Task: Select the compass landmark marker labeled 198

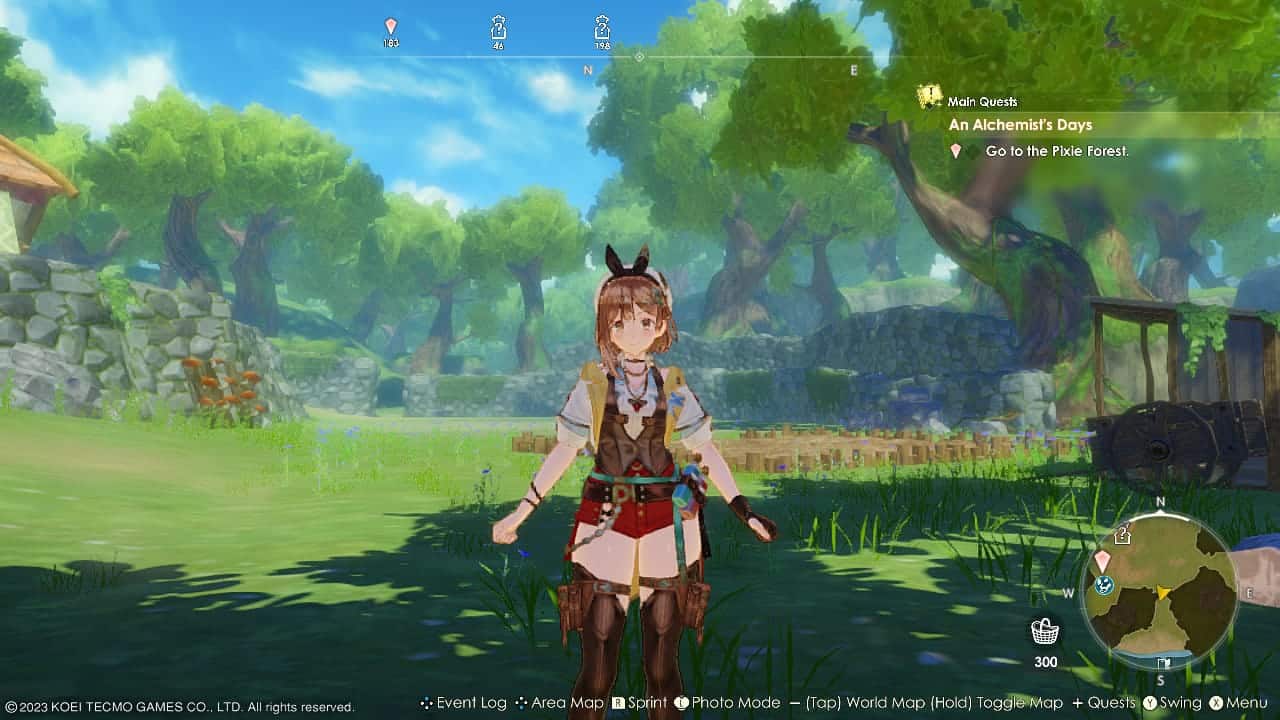Action: 602,27
